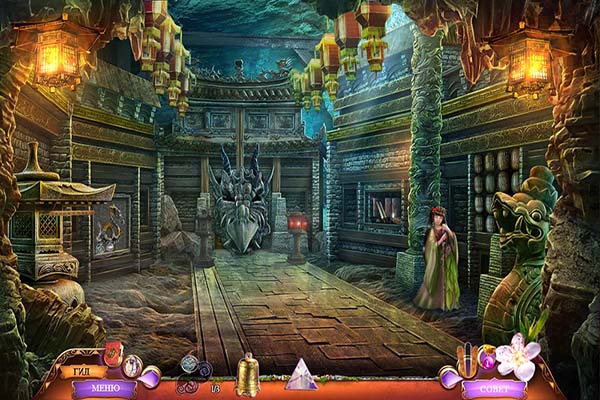600x400 pixels.
Task: Open the red journal book icon
Action: [112, 352]
